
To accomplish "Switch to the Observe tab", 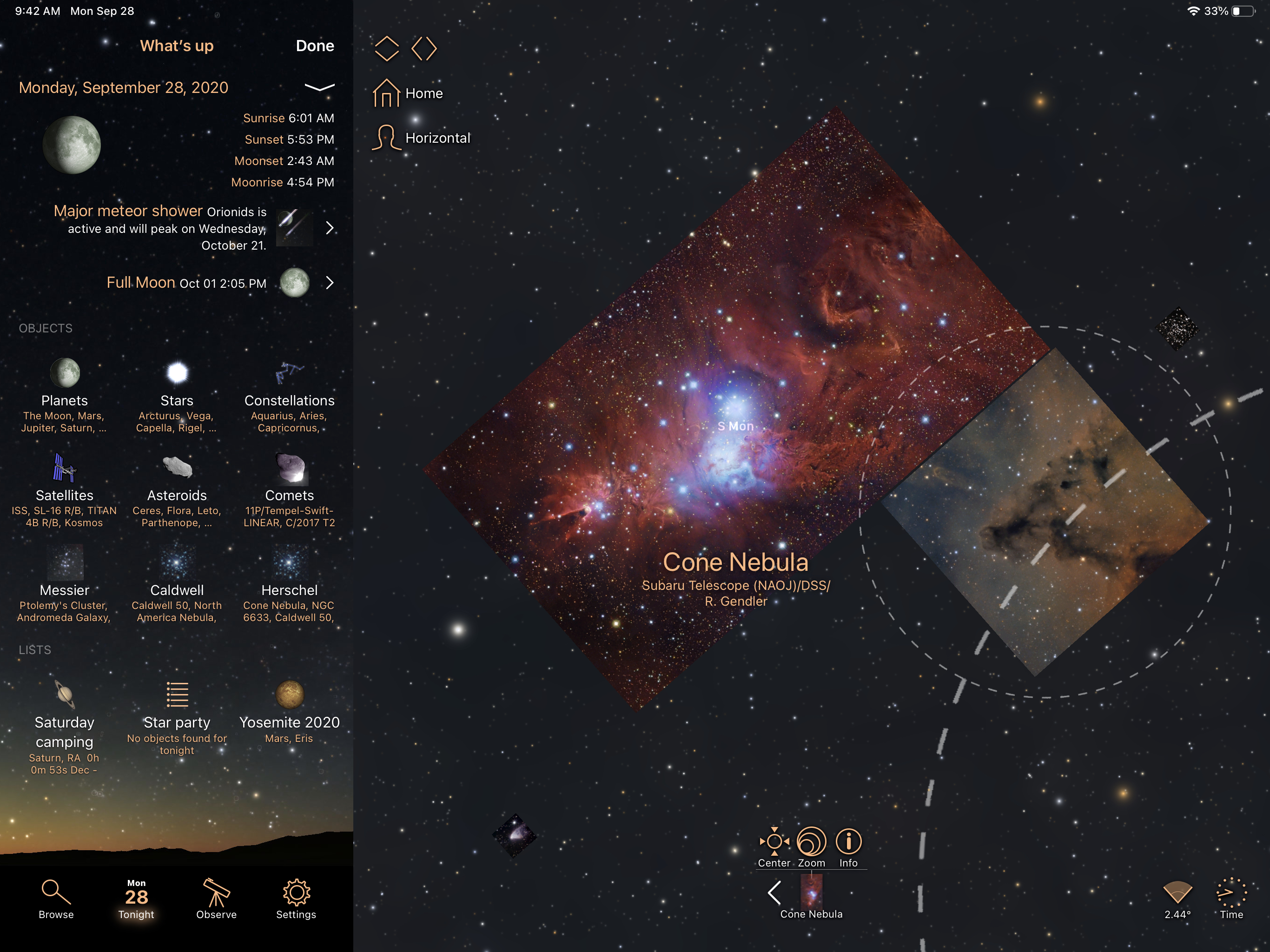I will 217,899.
